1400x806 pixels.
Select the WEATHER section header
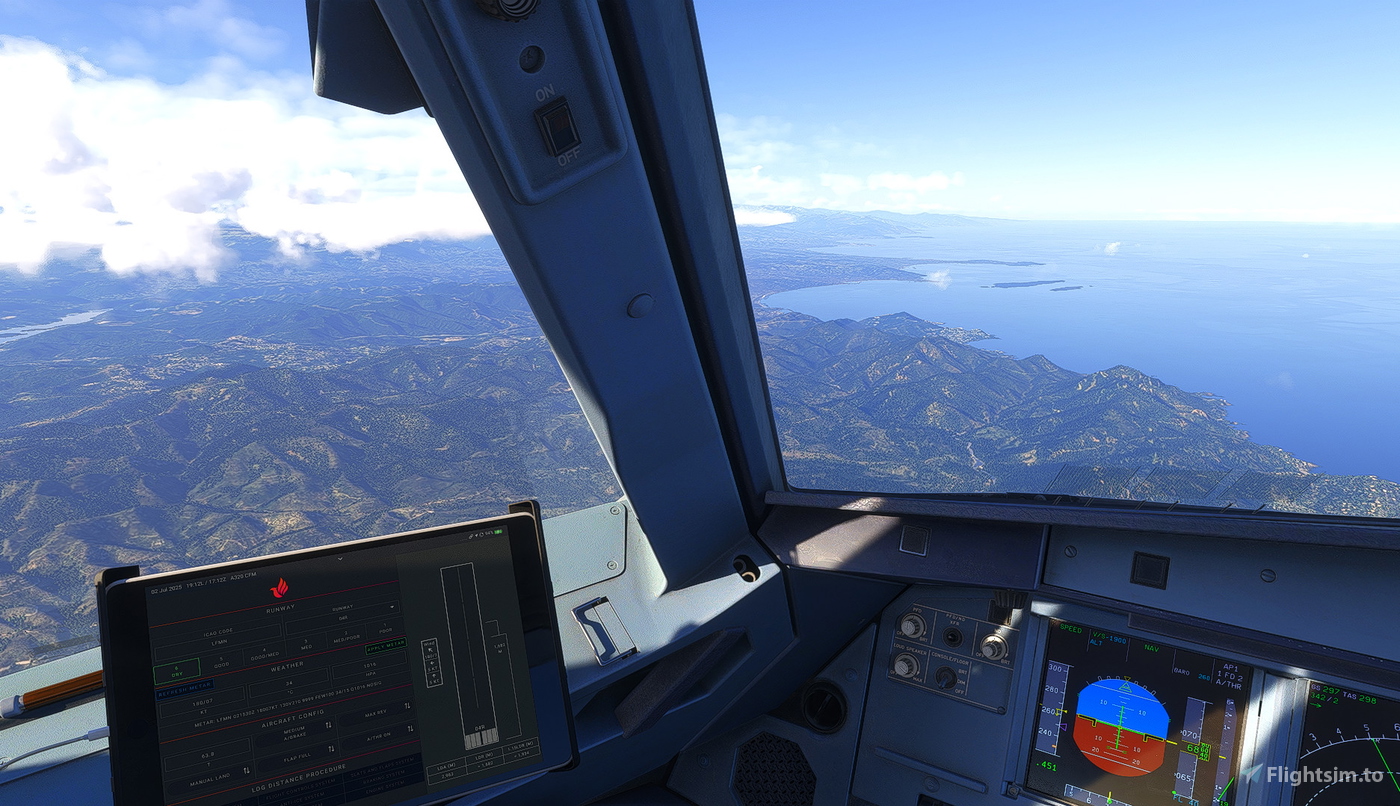[288, 665]
